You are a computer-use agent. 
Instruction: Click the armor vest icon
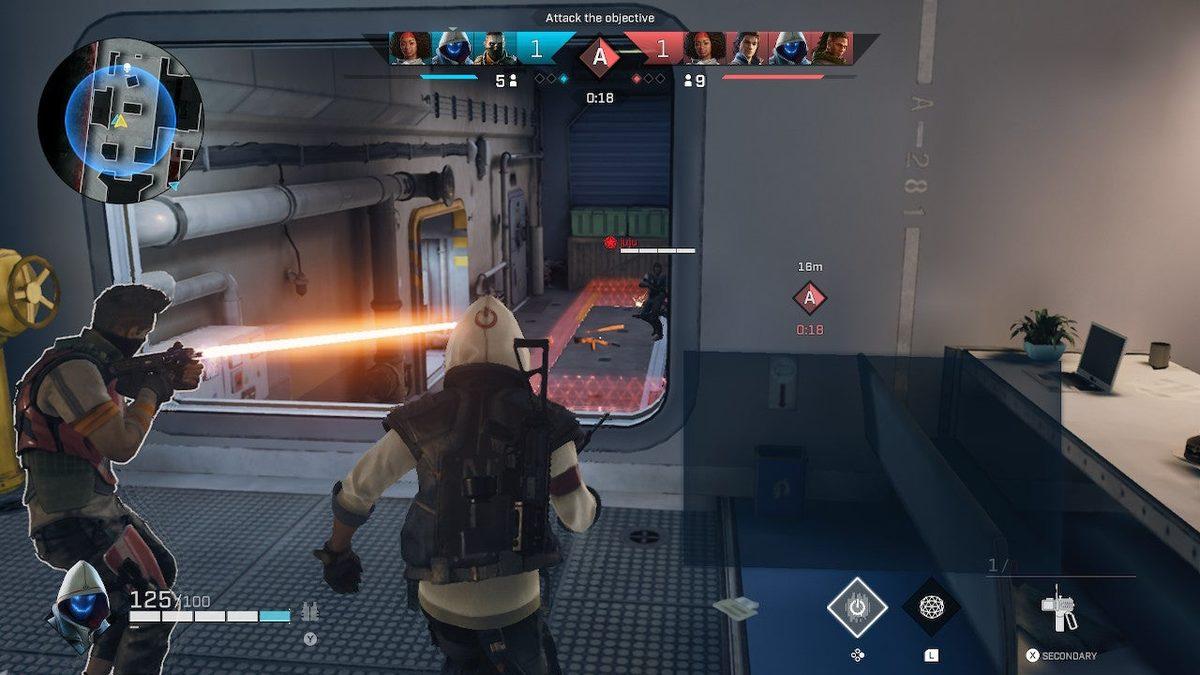pos(310,613)
